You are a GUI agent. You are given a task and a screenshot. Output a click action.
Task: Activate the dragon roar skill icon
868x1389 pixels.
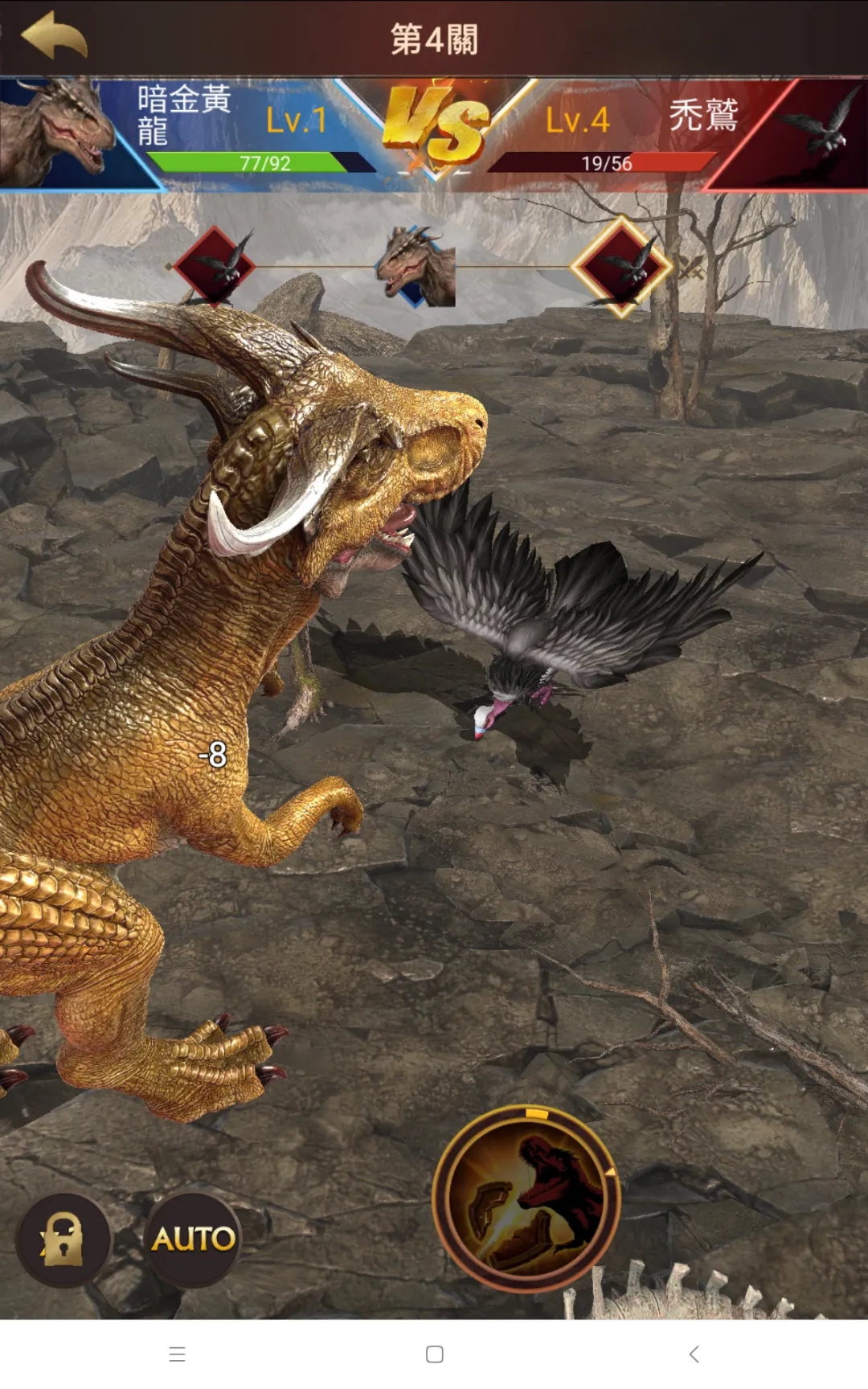(x=527, y=1200)
